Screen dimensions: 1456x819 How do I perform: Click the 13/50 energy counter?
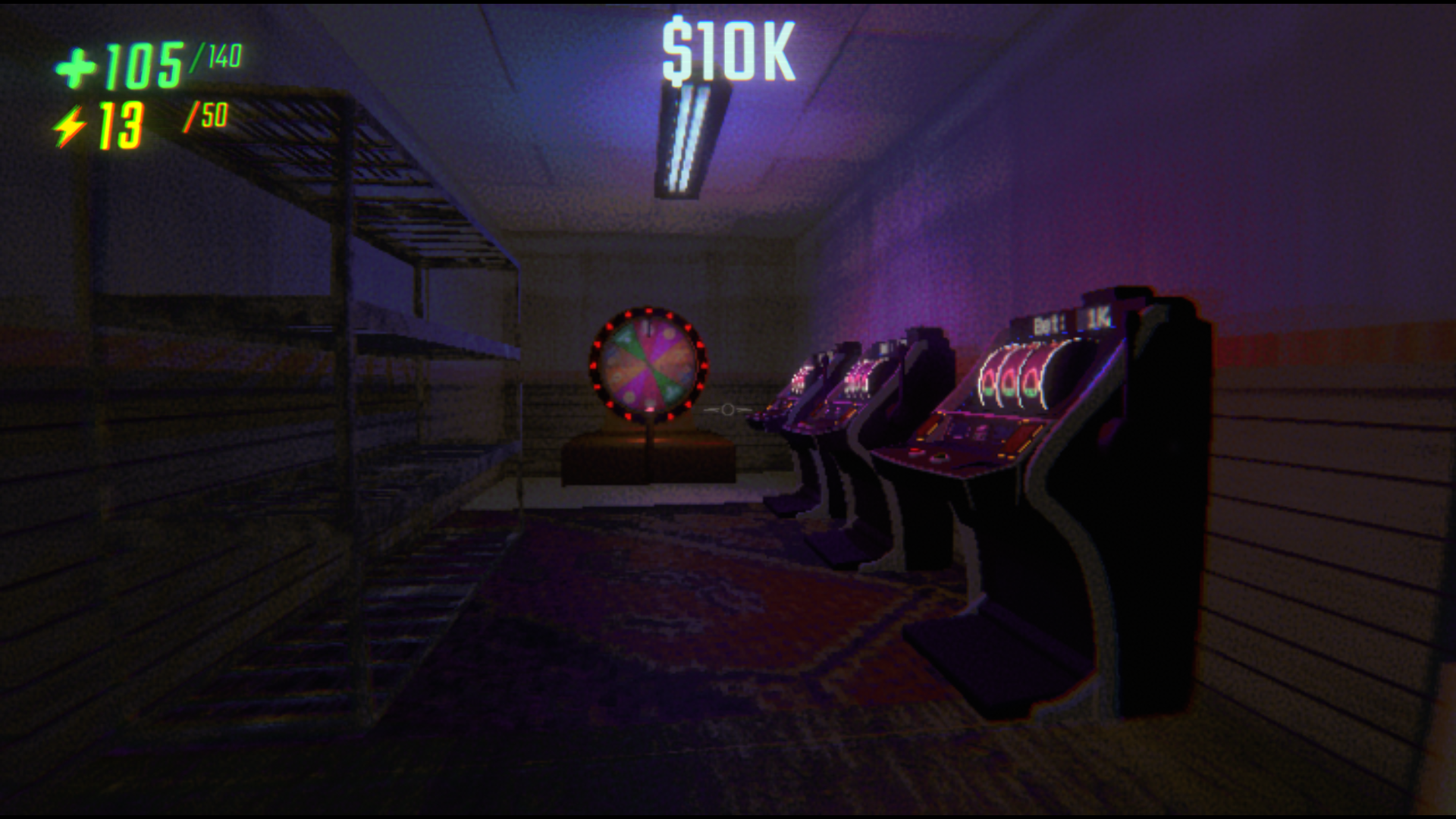(152, 120)
